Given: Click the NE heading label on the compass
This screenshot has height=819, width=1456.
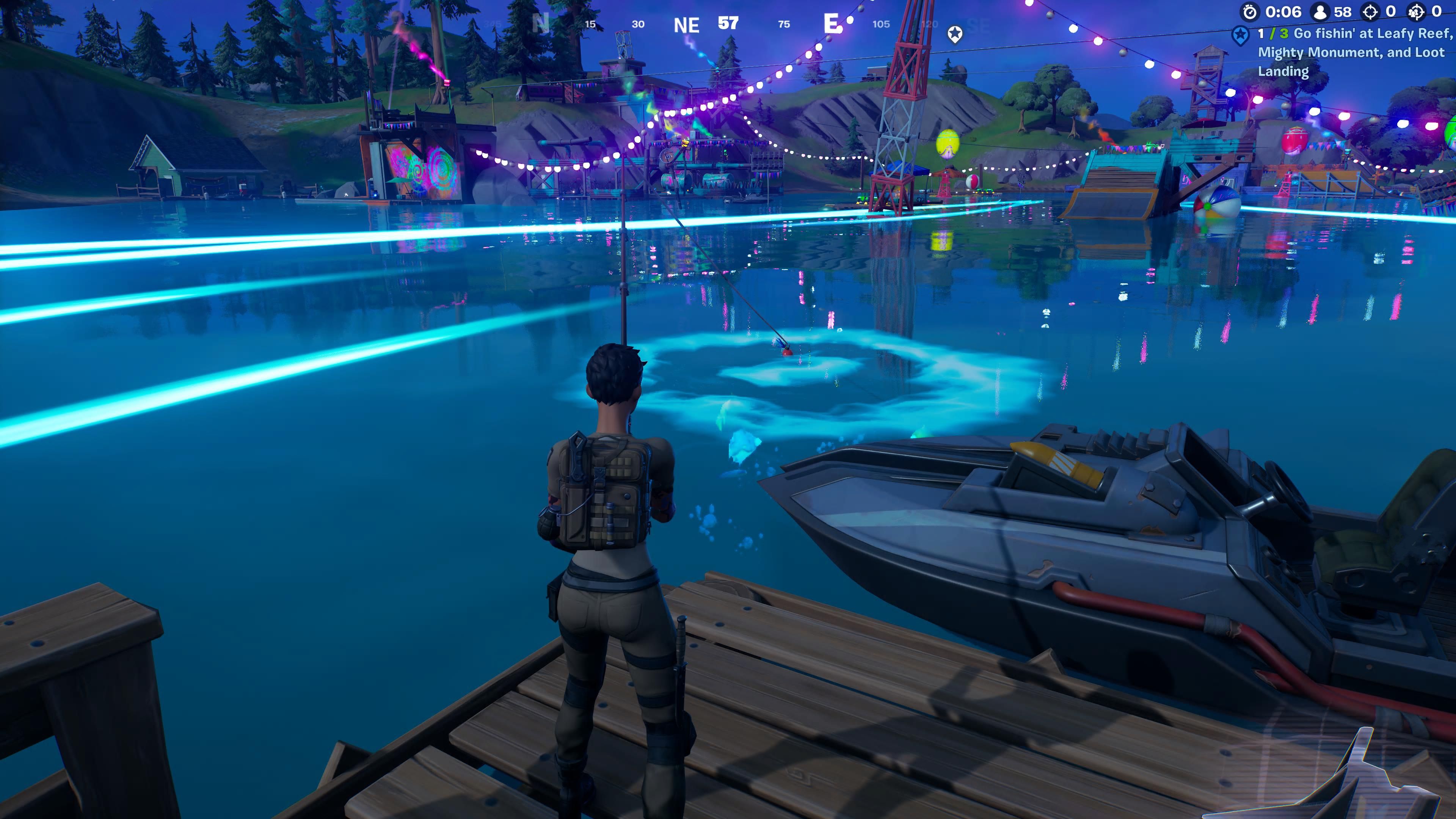Looking at the screenshot, I should (x=686, y=25).
